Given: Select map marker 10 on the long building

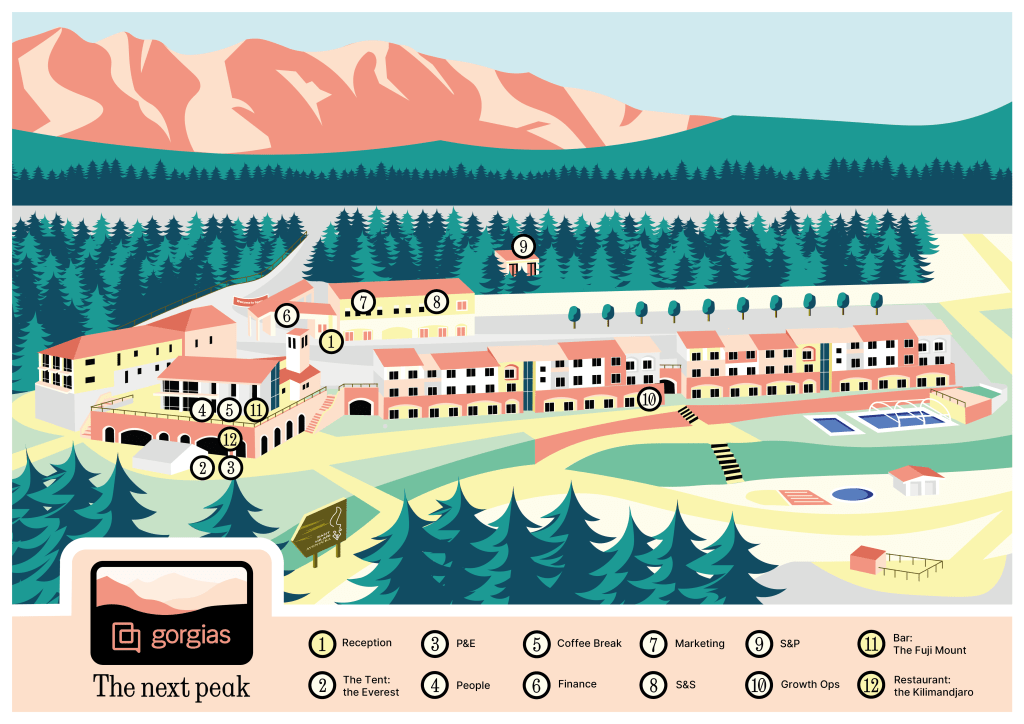Looking at the screenshot, I should (x=649, y=399).
